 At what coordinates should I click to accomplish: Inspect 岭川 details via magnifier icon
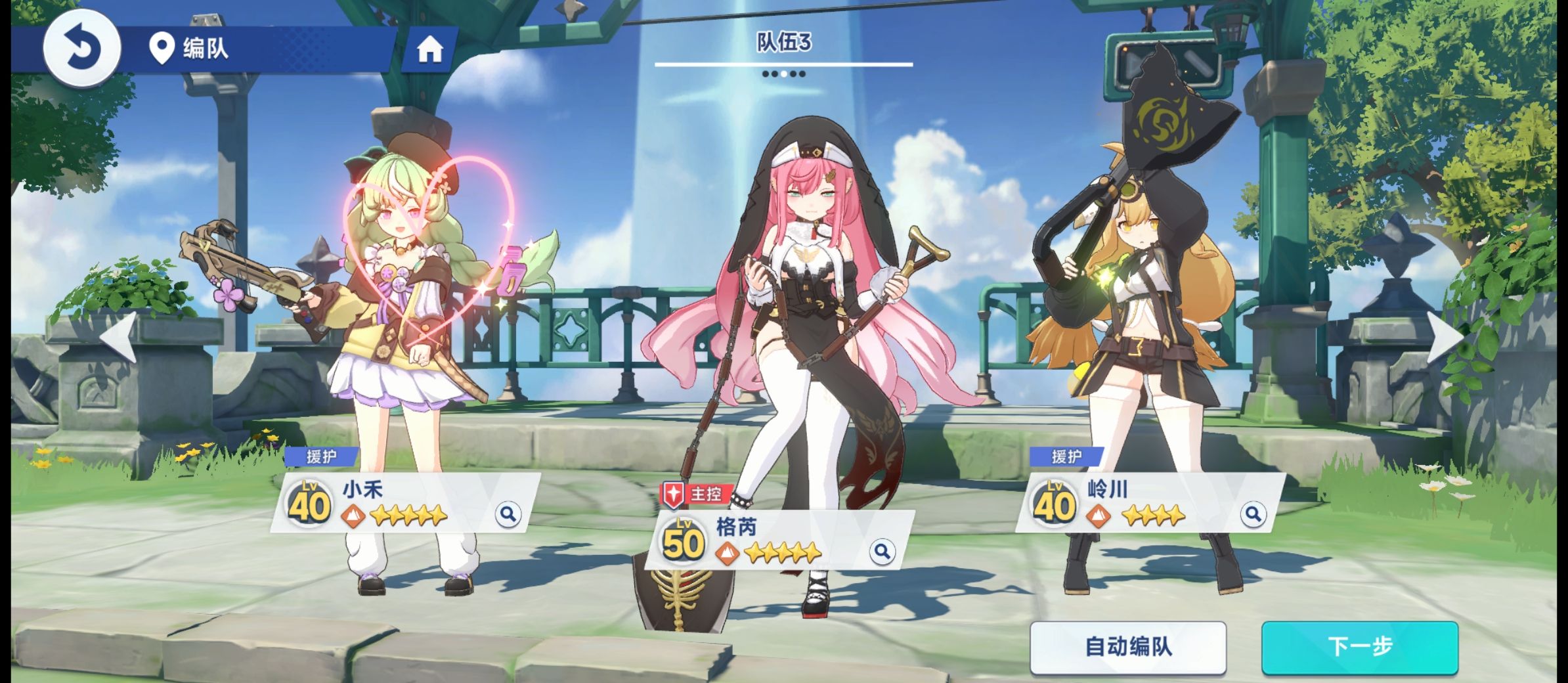[1252, 514]
